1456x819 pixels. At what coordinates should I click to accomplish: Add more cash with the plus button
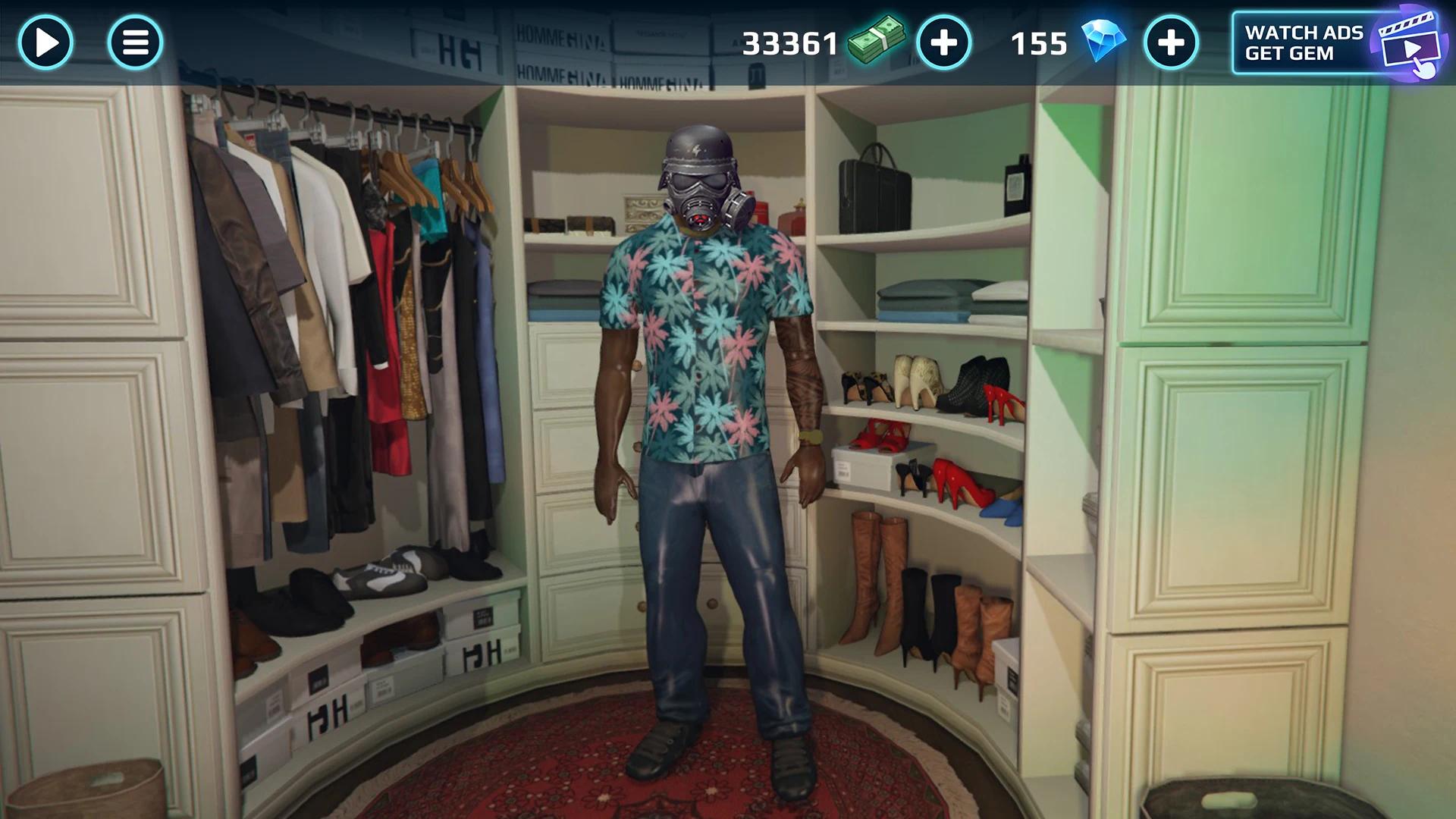[x=943, y=42]
